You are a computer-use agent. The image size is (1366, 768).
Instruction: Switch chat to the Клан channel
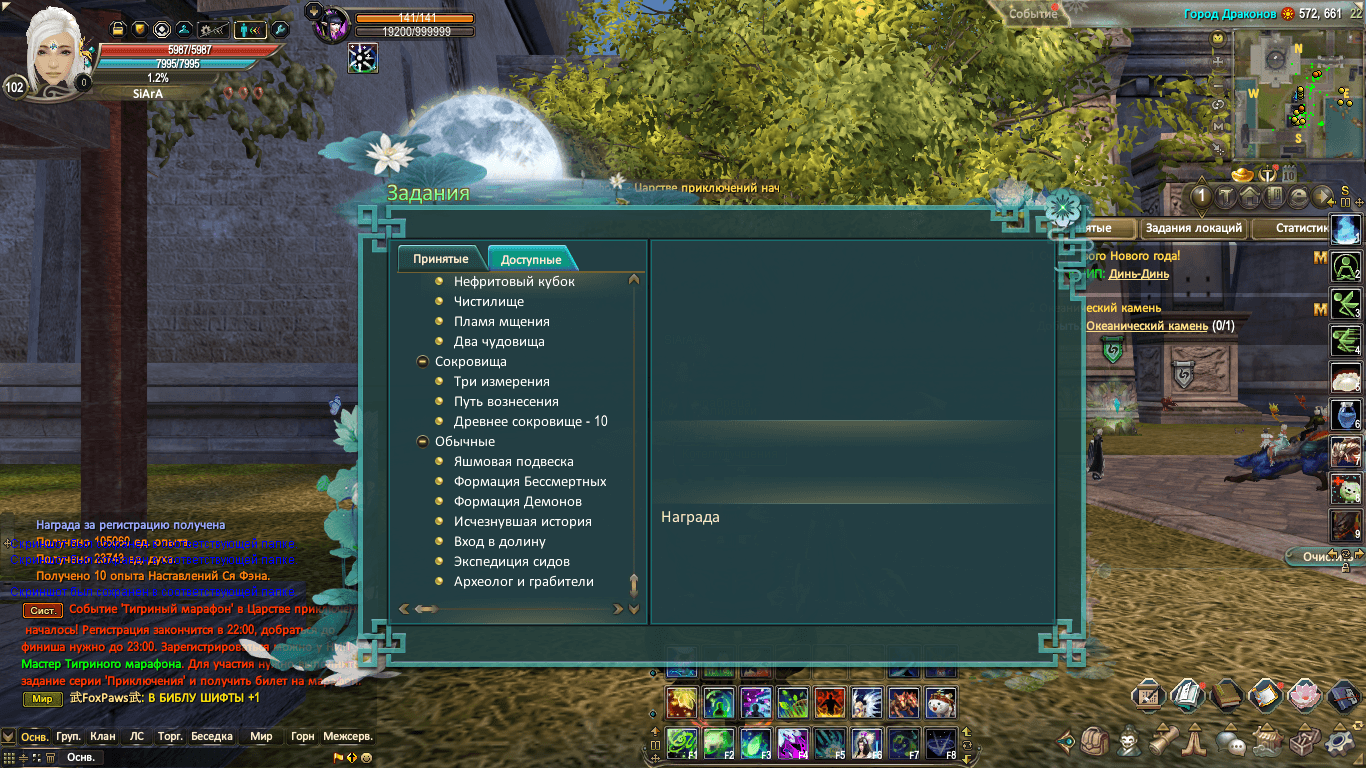102,736
